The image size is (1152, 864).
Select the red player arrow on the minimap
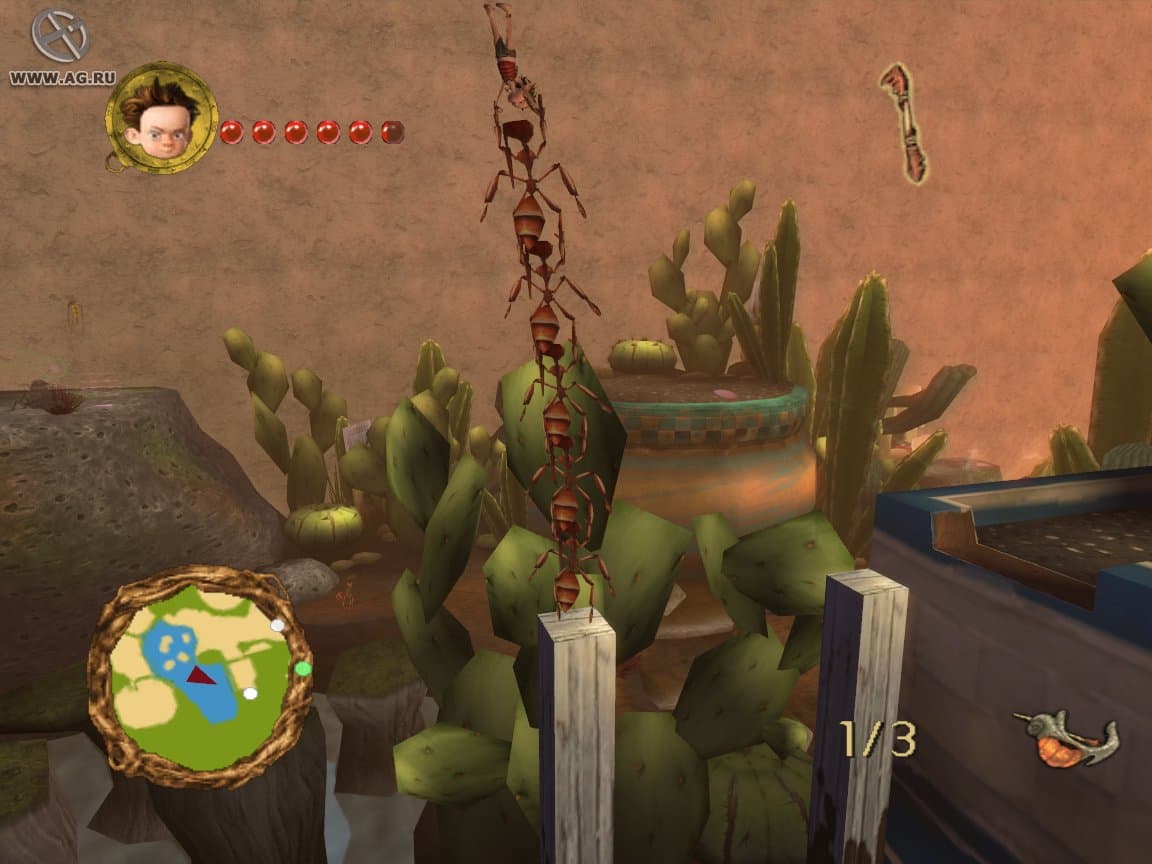tap(203, 675)
